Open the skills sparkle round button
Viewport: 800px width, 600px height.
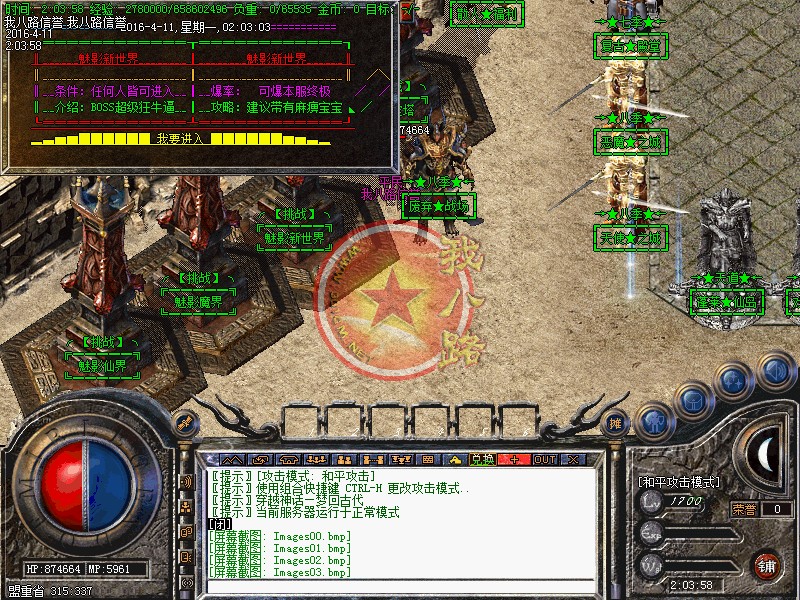(735, 380)
